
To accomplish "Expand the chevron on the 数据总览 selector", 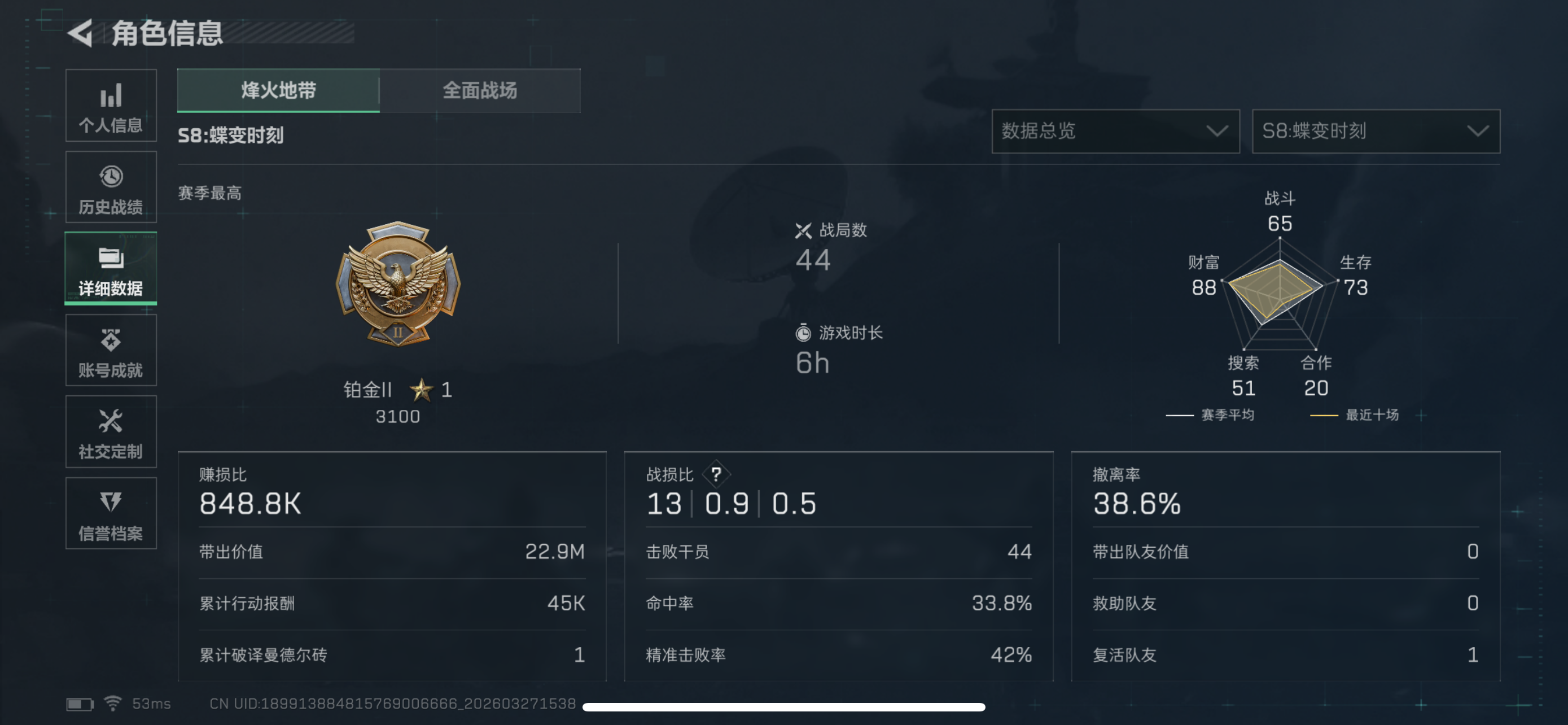I will pos(1218,131).
